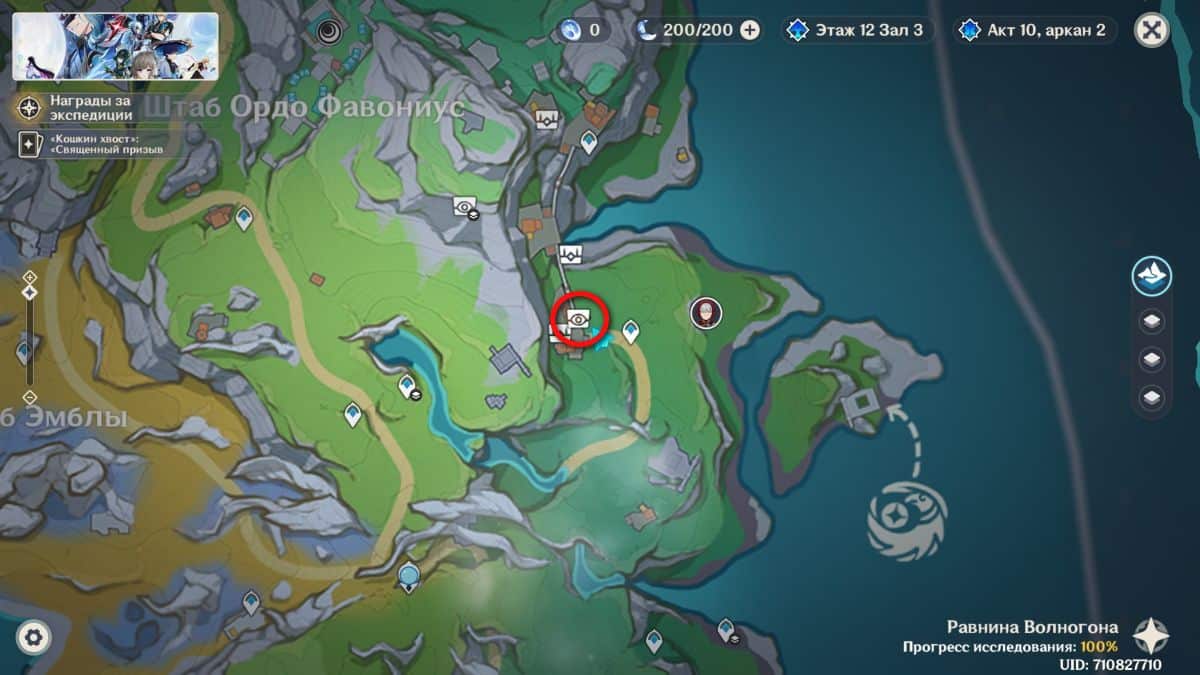Viewport: 1200px width, 675px height.
Task: Open the «Акт 10, аркан 2» theater shortcut
Action: tap(1035, 30)
